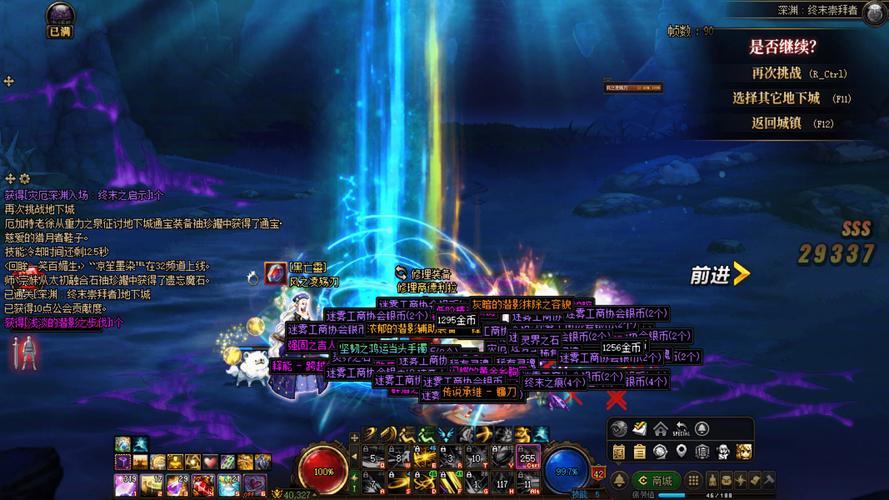
Task: Click the SPECIAL return arrow icon
Action: pos(682,429)
